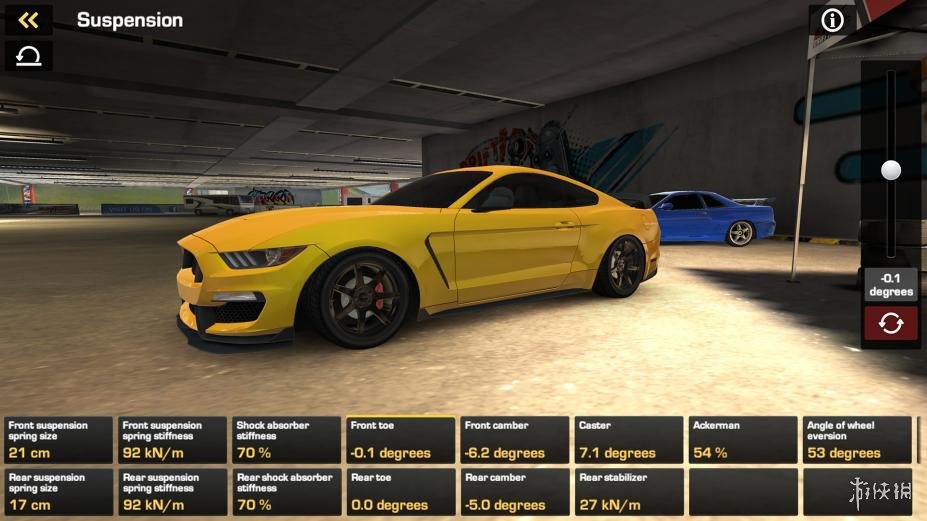
Task: Open the info panel
Action: [x=832, y=20]
